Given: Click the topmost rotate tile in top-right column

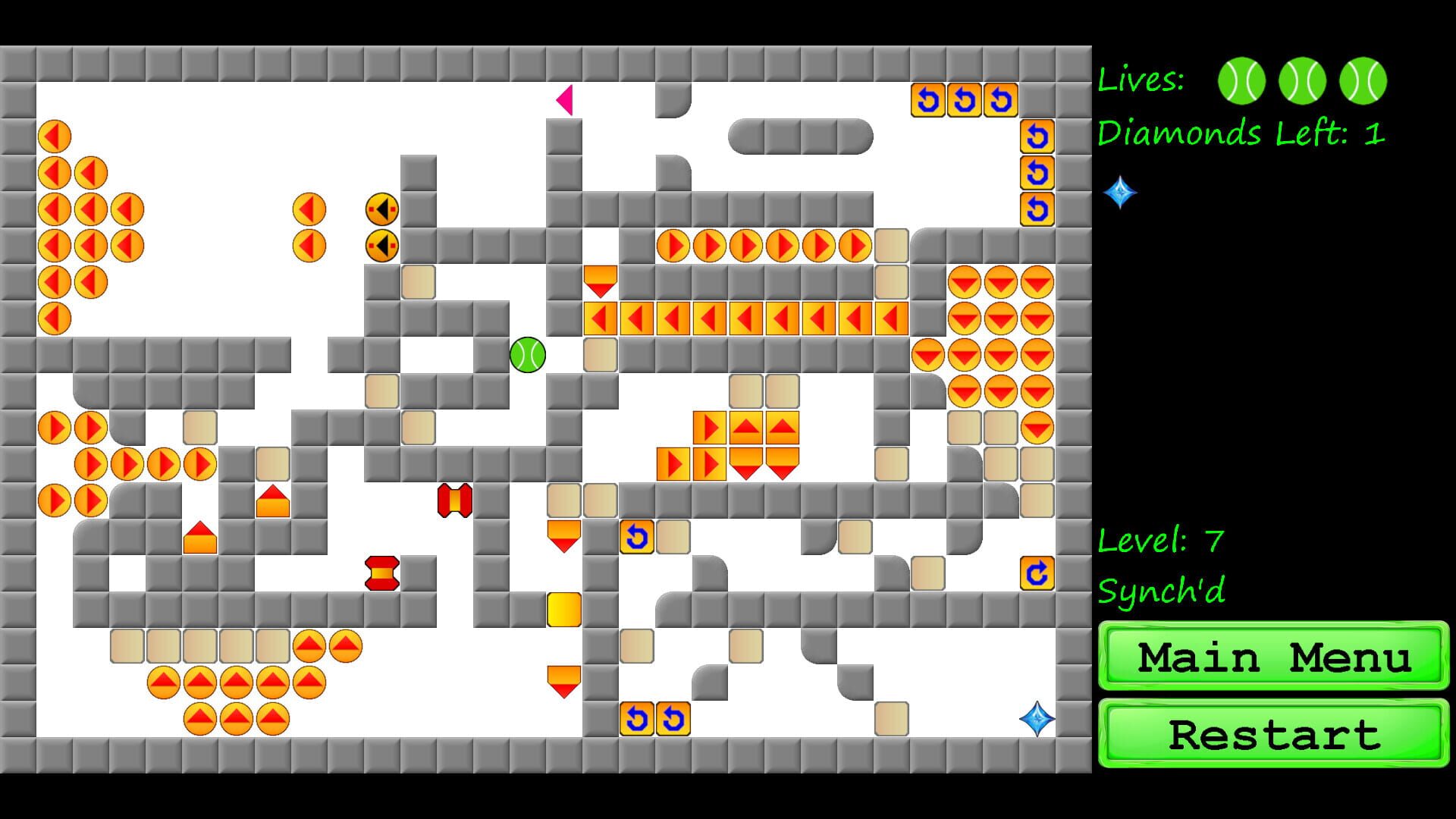Looking at the screenshot, I should click(x=1037, y=136).
